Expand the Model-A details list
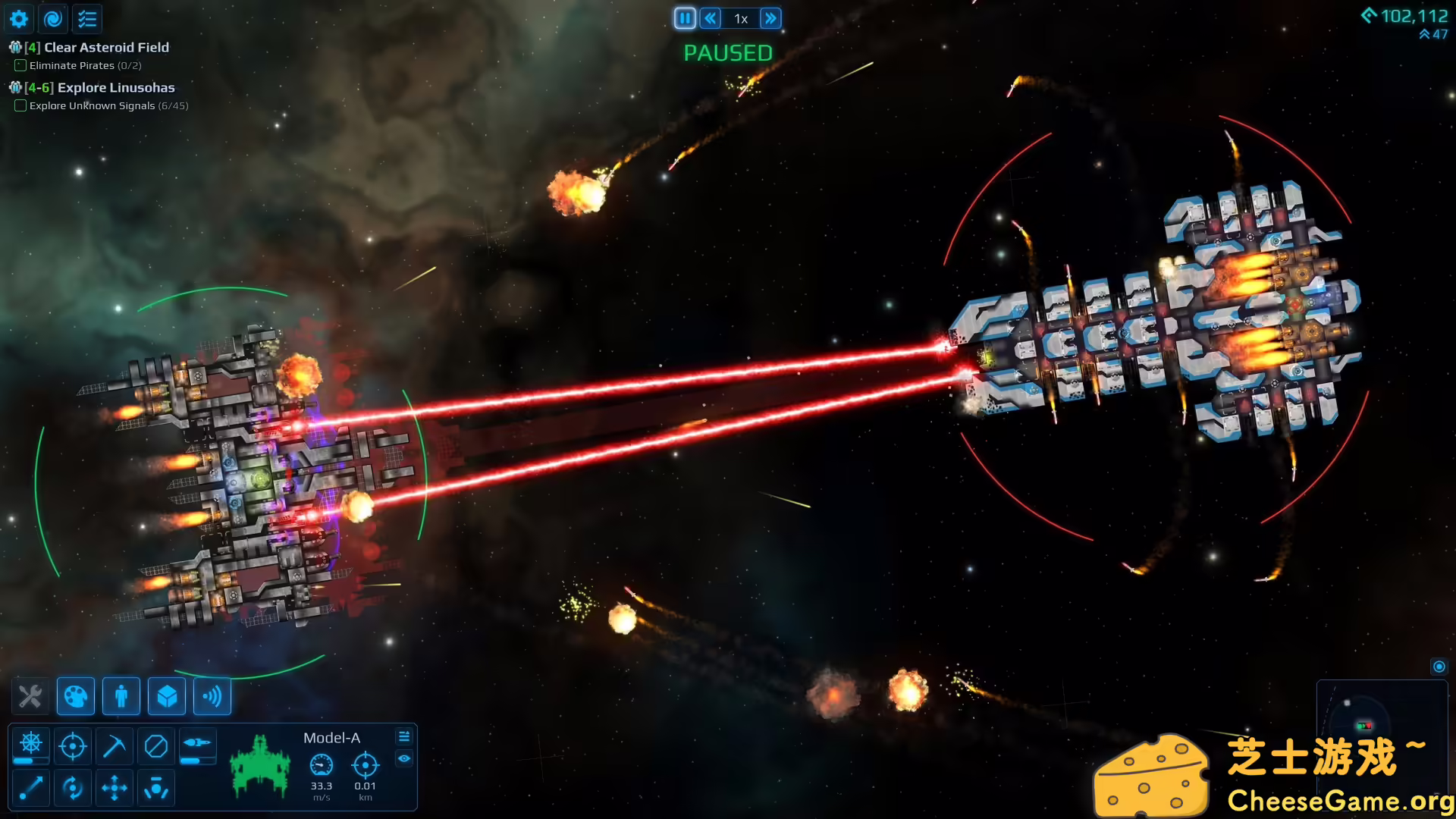The width and height of the screenshot is (1456, 819). pyautogui.click(x=404, y=736)
